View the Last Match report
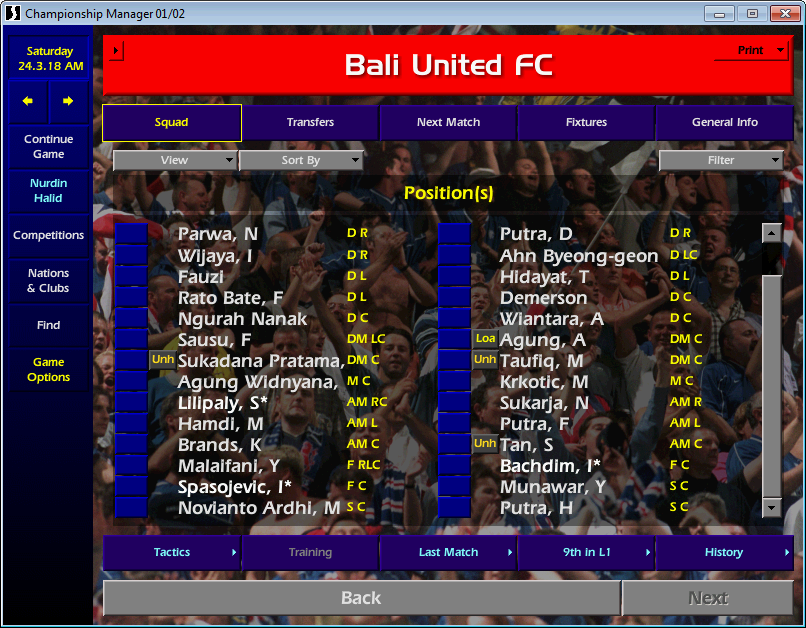The height and width of the screenshot is (628, 806). point(448,552)
